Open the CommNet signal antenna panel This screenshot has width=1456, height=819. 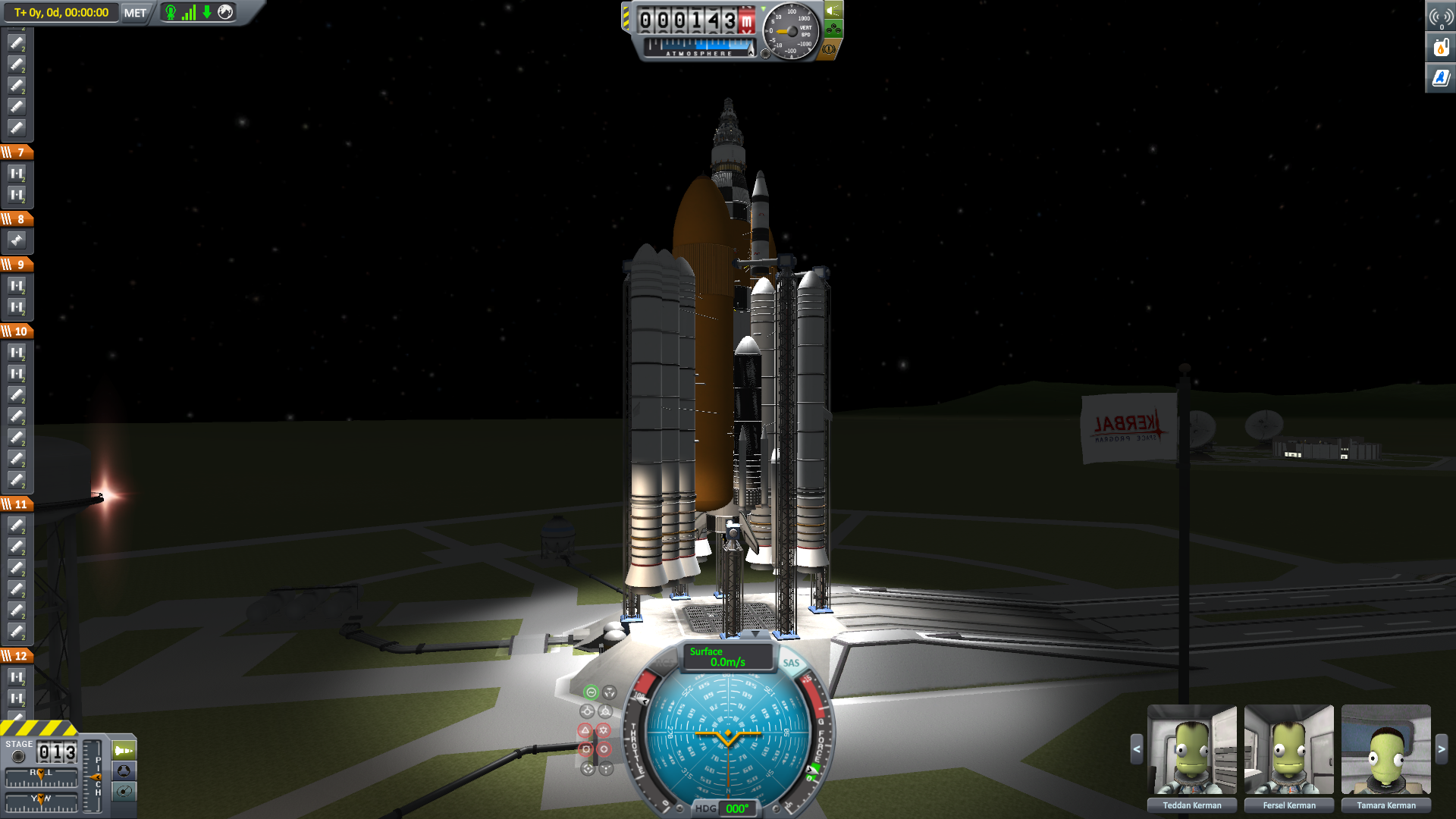click(1440, 17)
